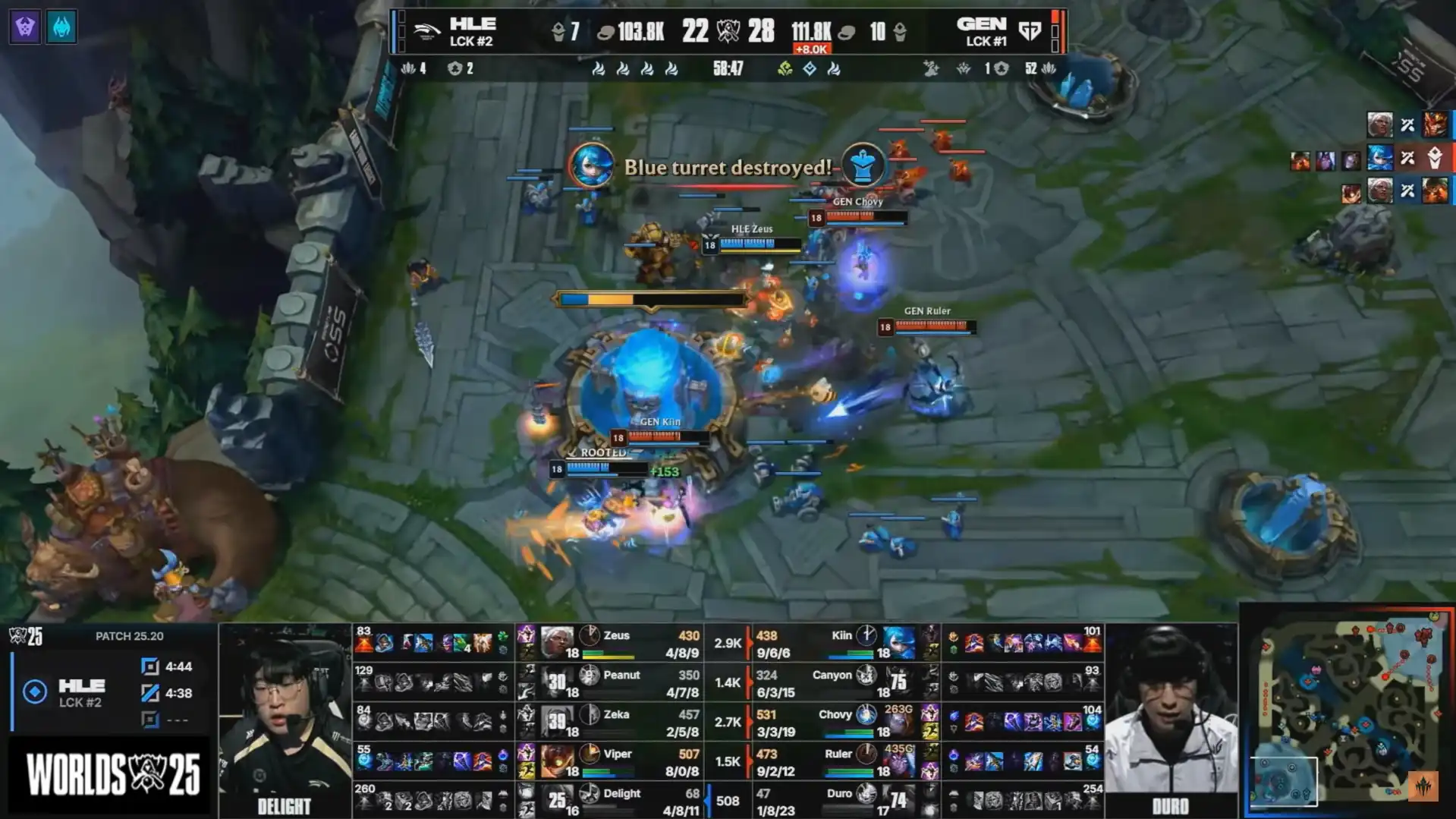
Task: Click the teal icon beside the purple one
Action: point(61,27)
